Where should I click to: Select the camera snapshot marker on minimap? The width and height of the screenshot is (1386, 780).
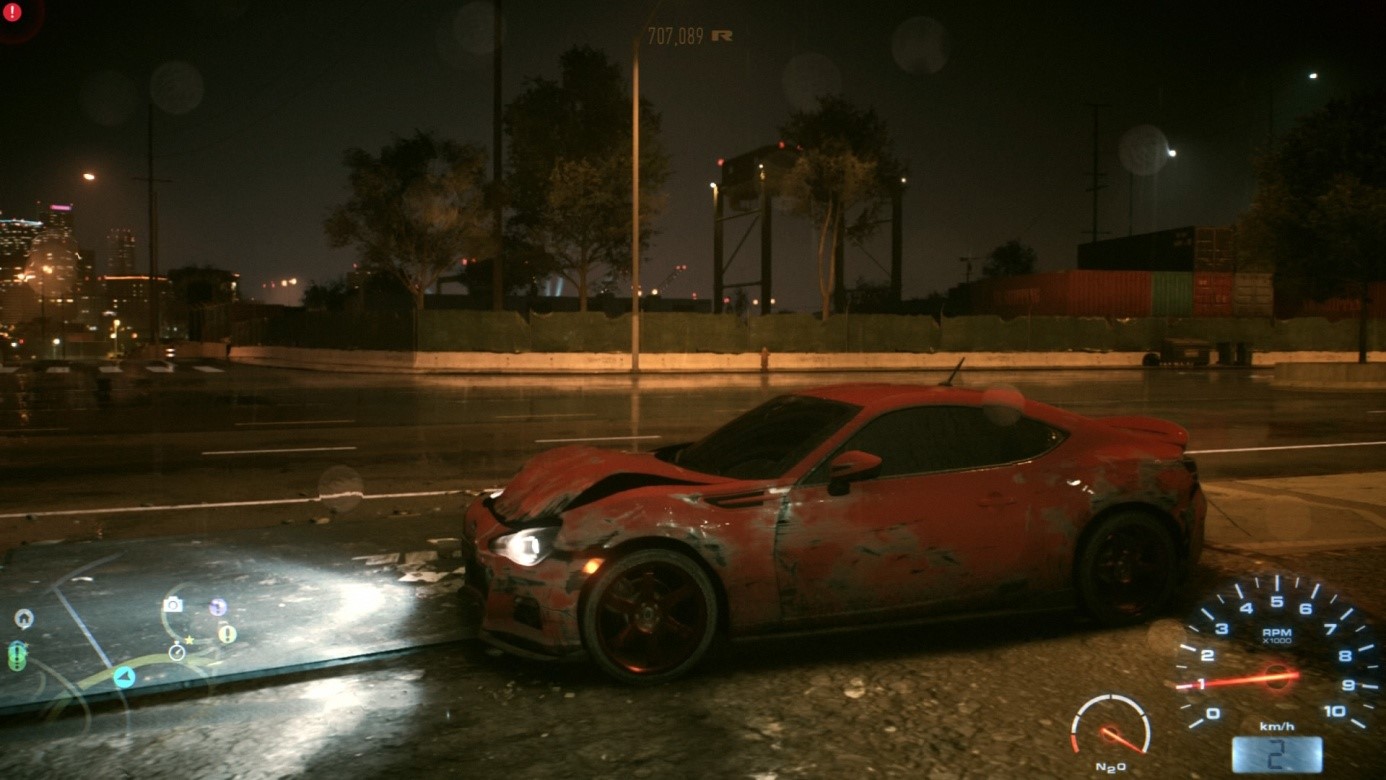point(173,604)
